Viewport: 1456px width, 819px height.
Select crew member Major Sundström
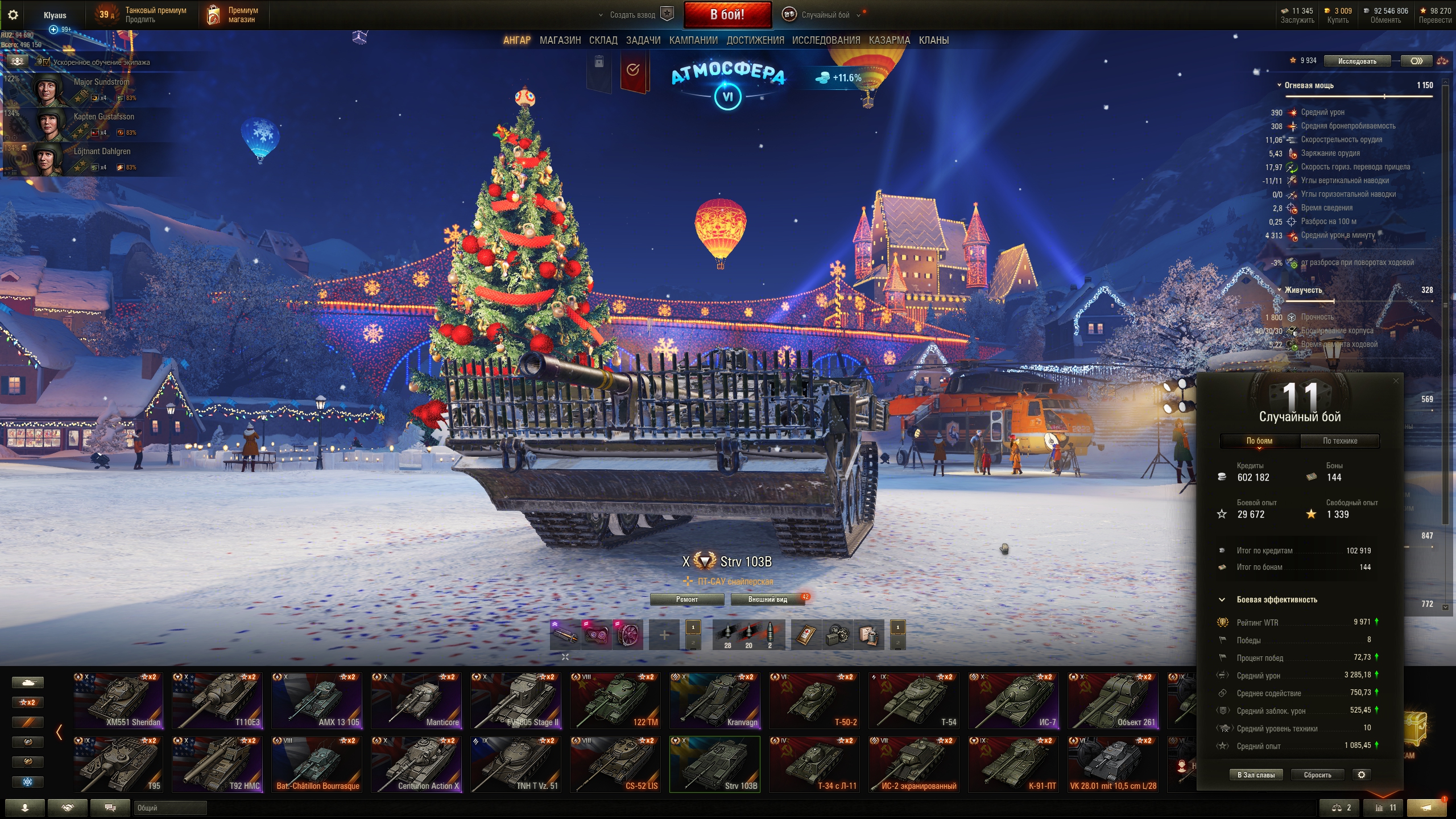91,89
